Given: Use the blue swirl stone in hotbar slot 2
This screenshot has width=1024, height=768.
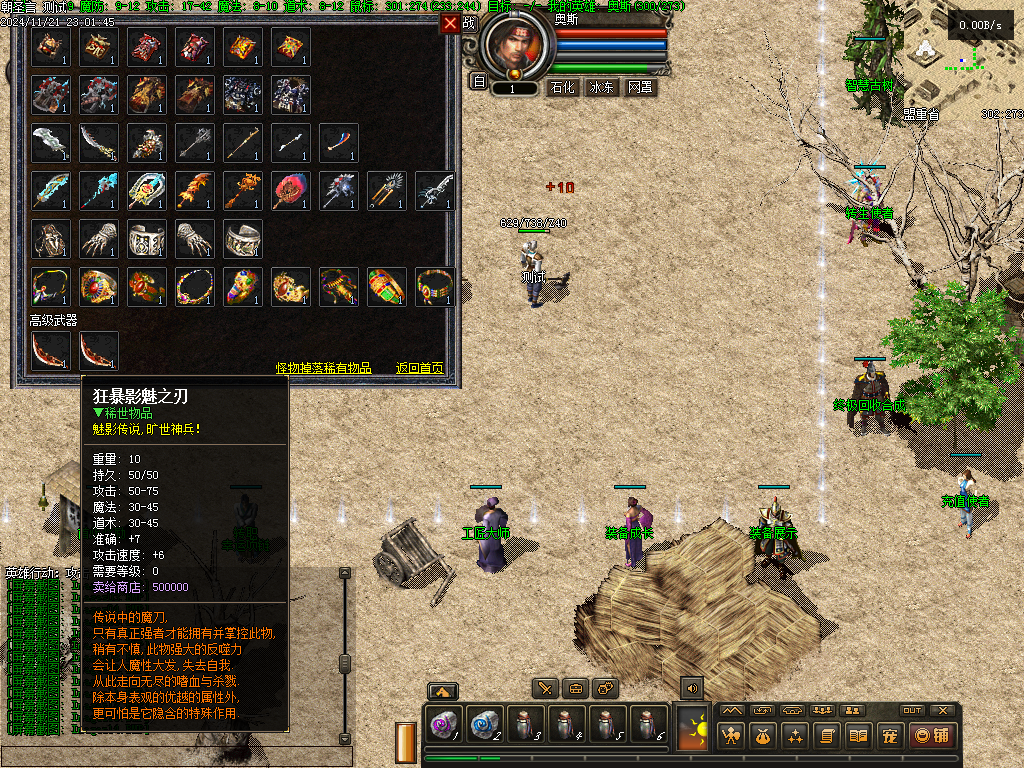Looking at the screenshot, I should 483,723.
